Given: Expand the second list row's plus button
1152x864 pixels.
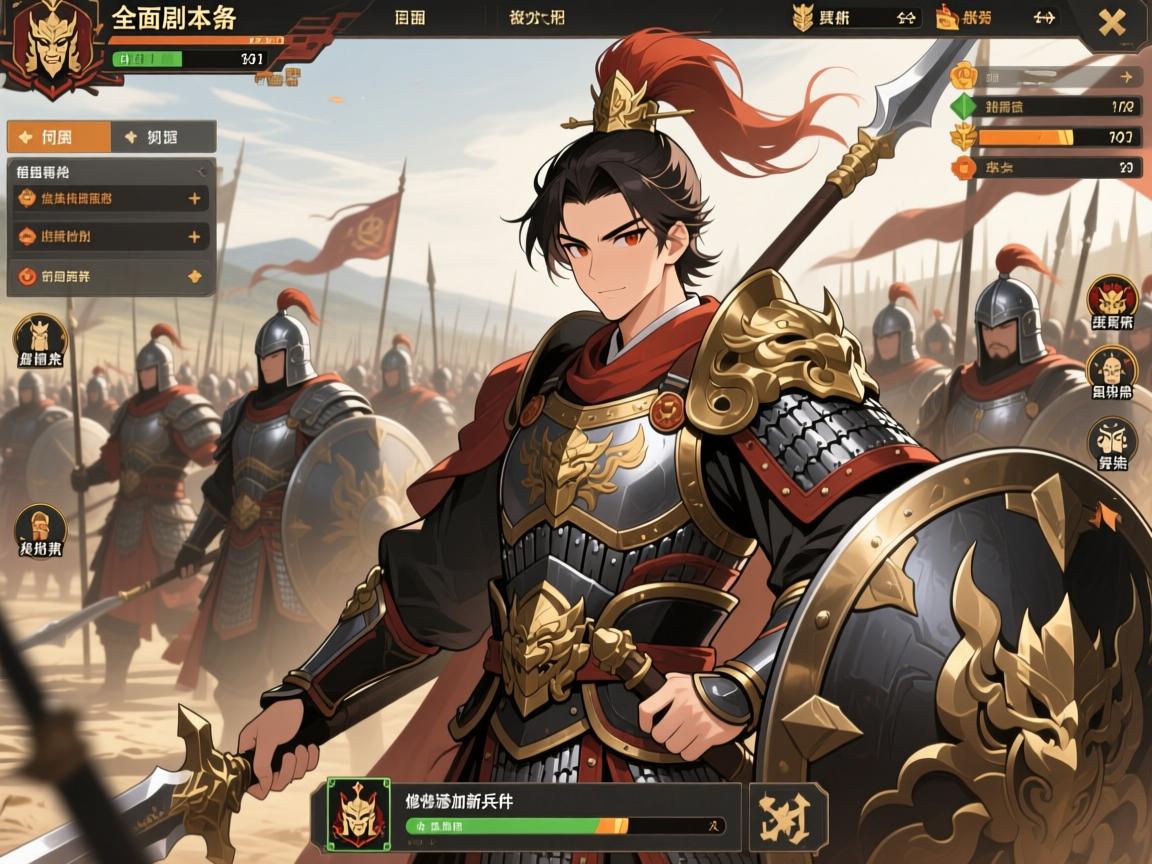Looking at the screenshot, I should 194,237.
